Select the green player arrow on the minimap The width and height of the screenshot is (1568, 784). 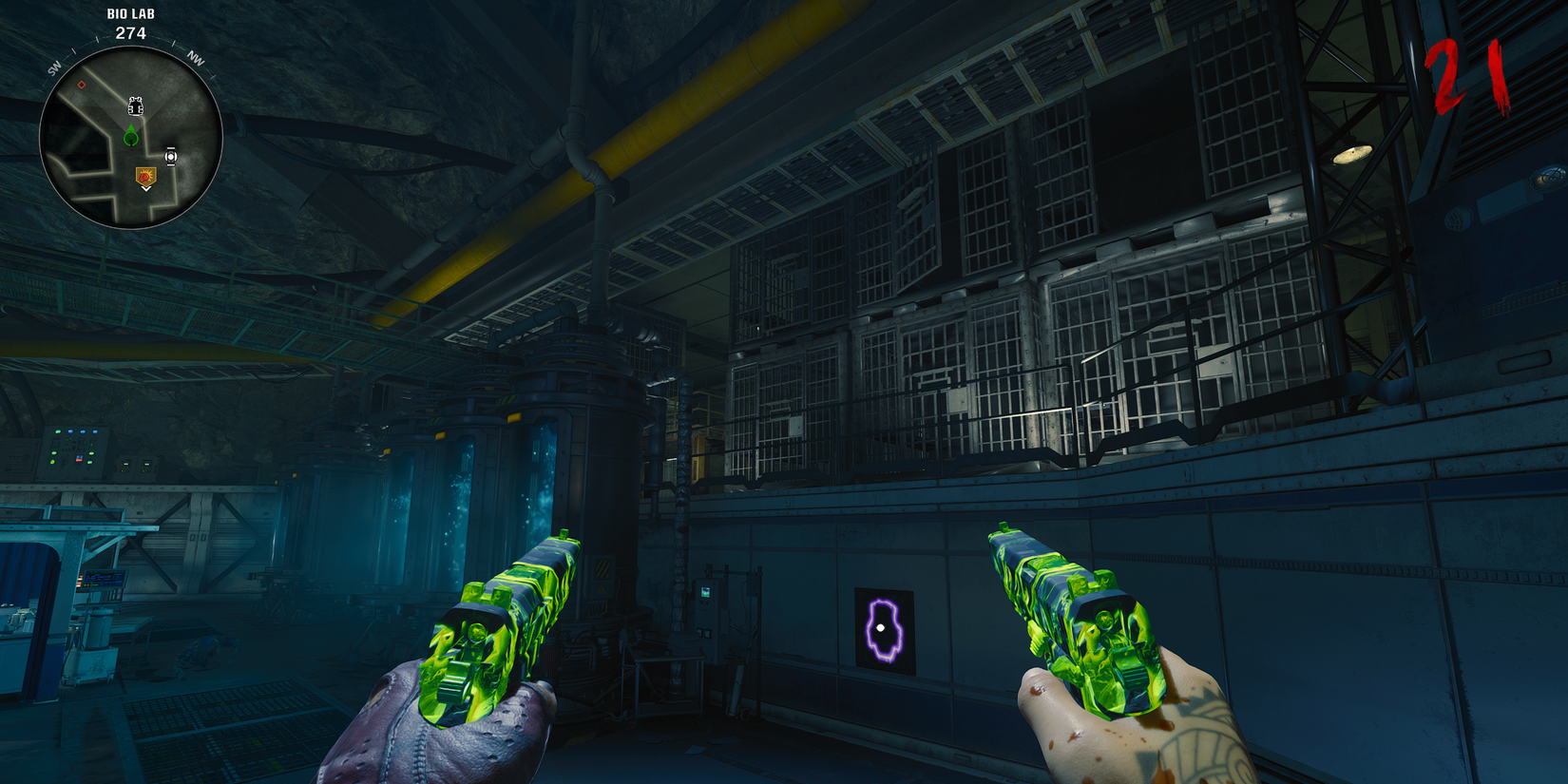pos(130,135)
